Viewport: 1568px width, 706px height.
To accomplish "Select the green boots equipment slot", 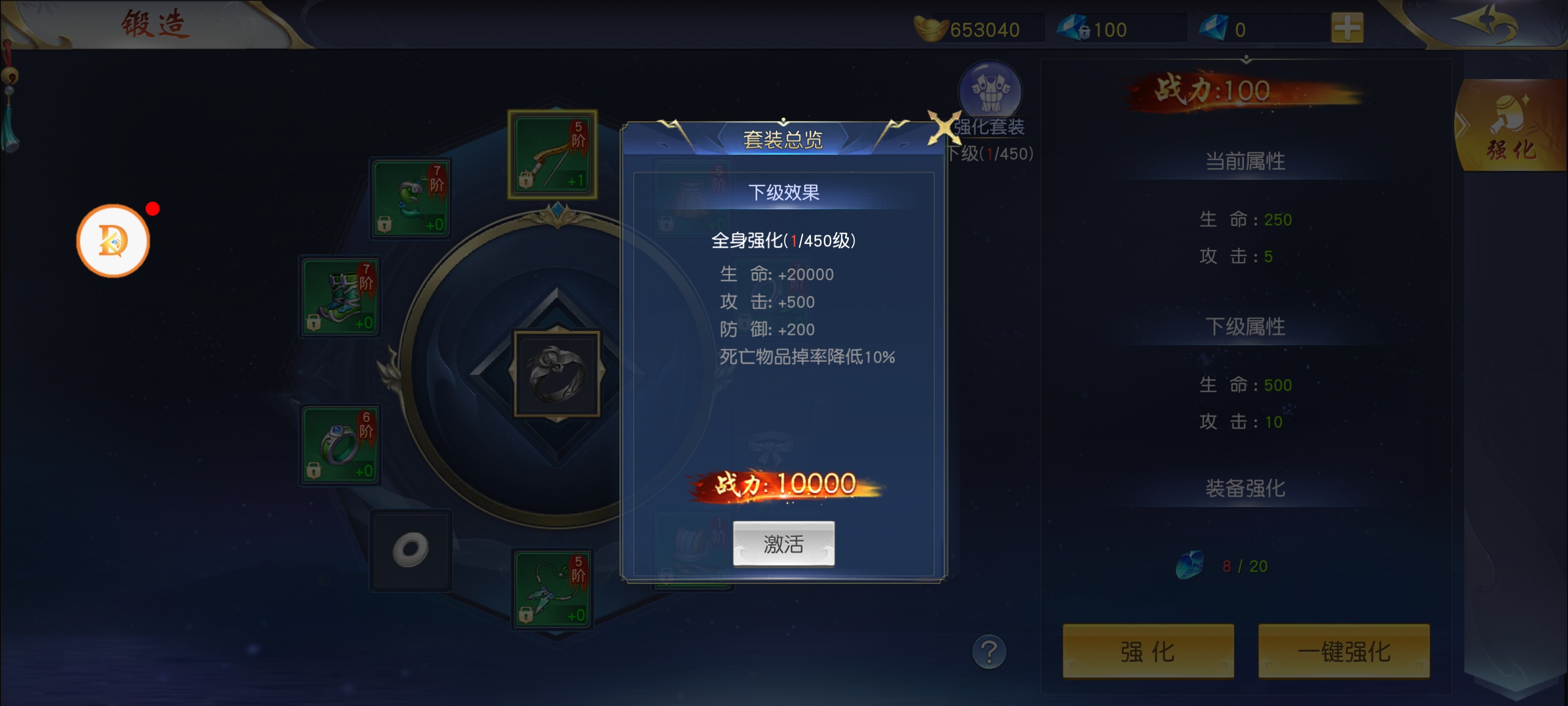I will coord(341,296).
